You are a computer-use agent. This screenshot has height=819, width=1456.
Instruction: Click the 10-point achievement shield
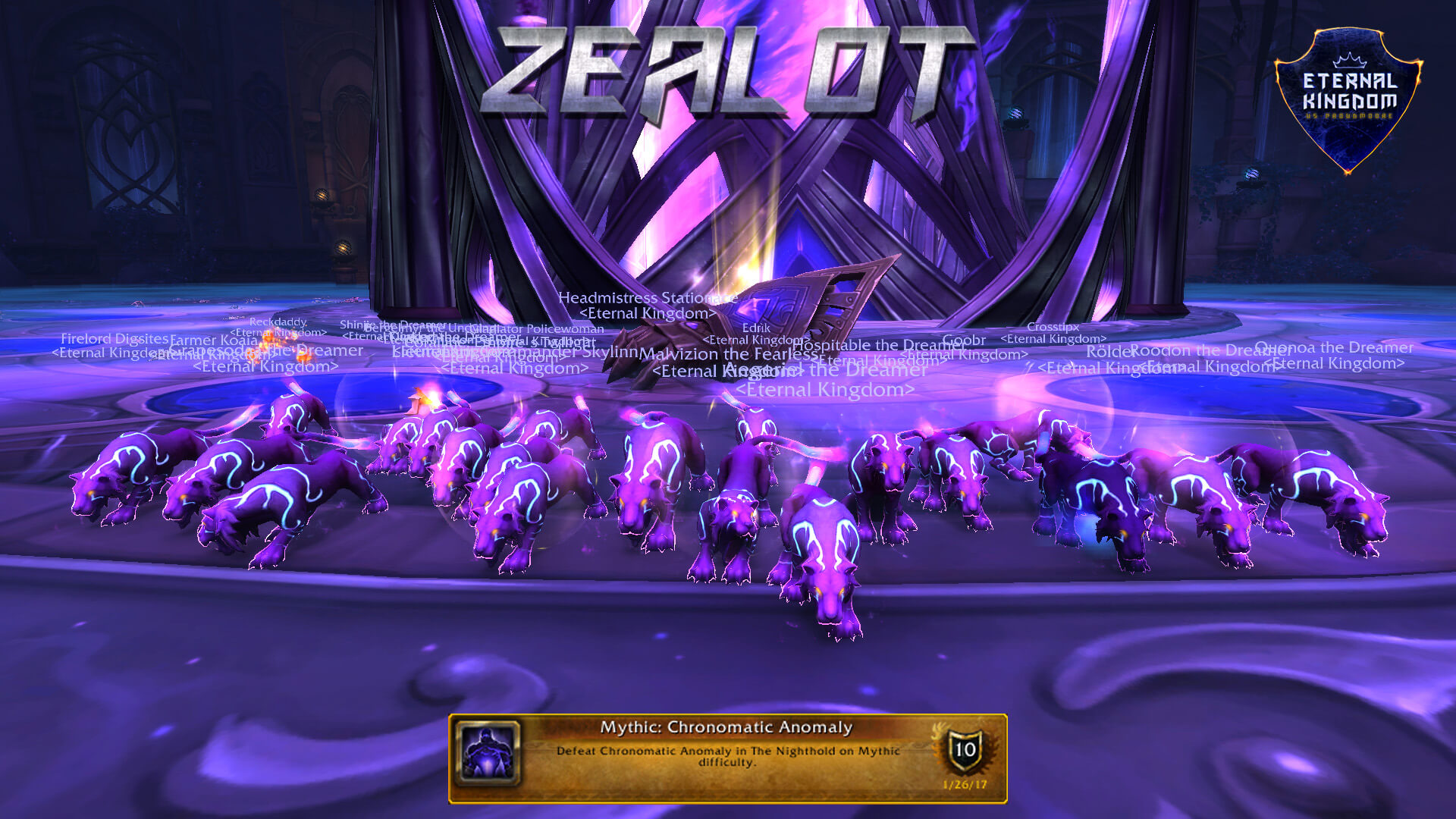tap(965, 751)
